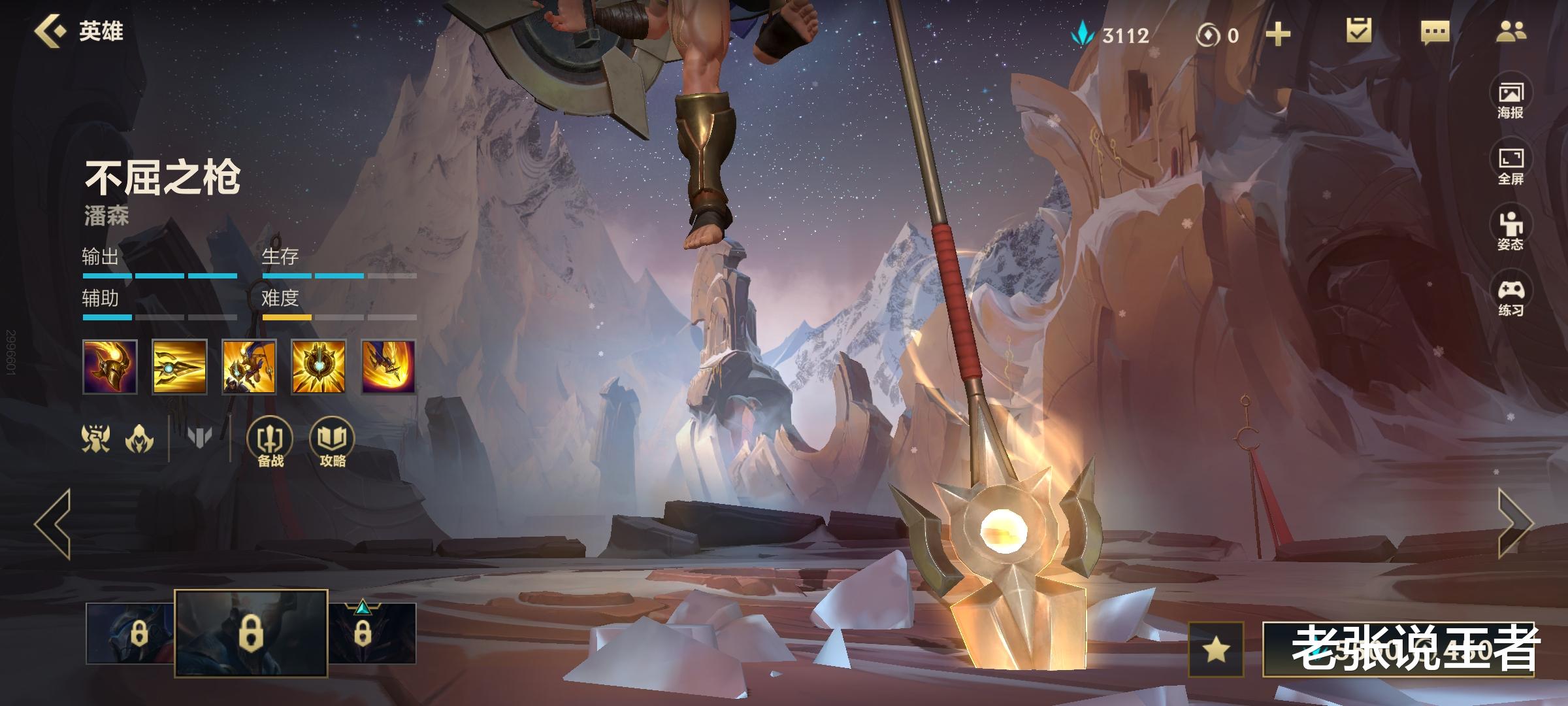Select the round shield skill icon
The image size is (1568, 706).
click(x=318, y=367)
